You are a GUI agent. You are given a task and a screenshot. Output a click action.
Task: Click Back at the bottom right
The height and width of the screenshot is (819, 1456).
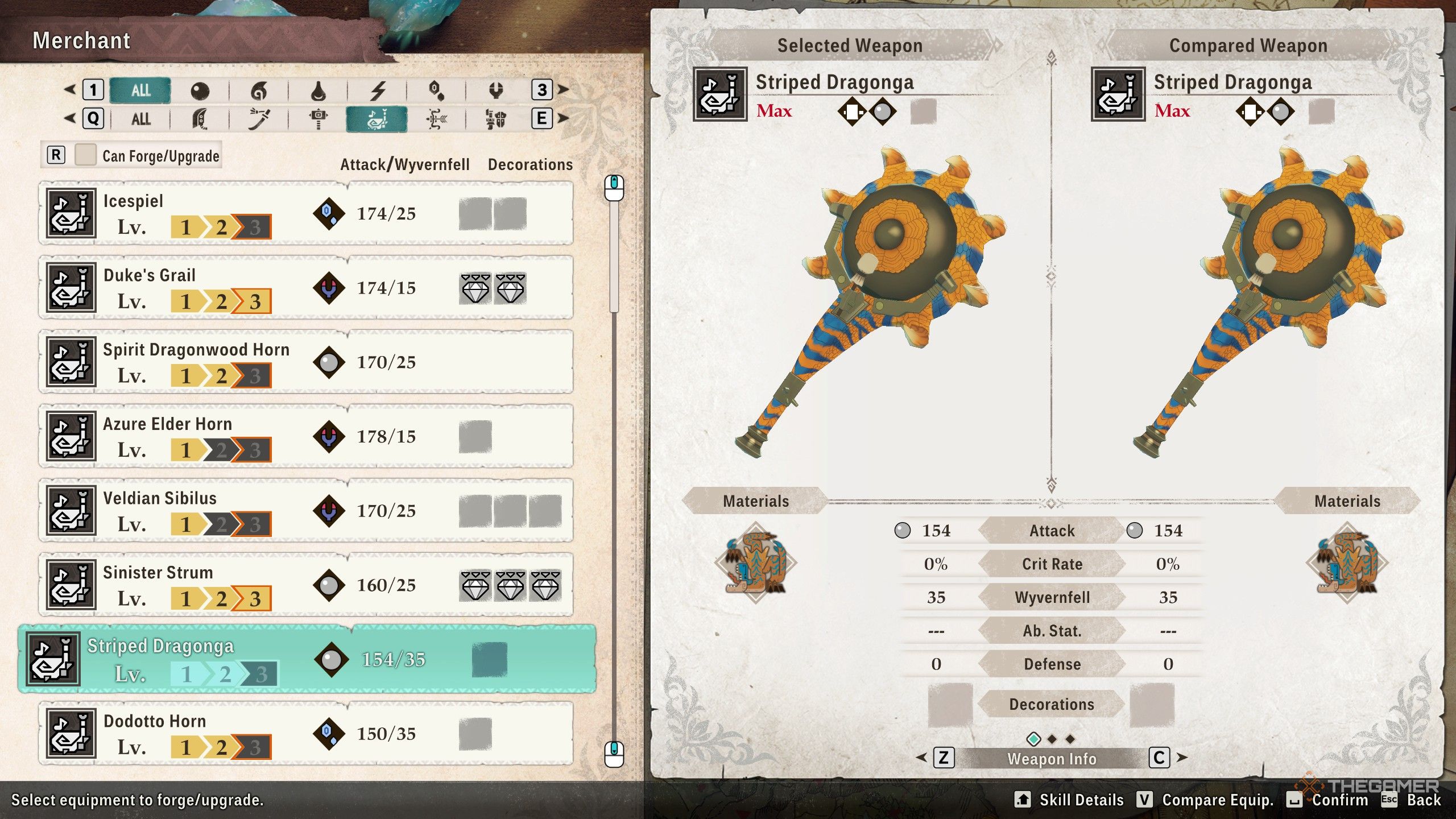point(1423,800)
